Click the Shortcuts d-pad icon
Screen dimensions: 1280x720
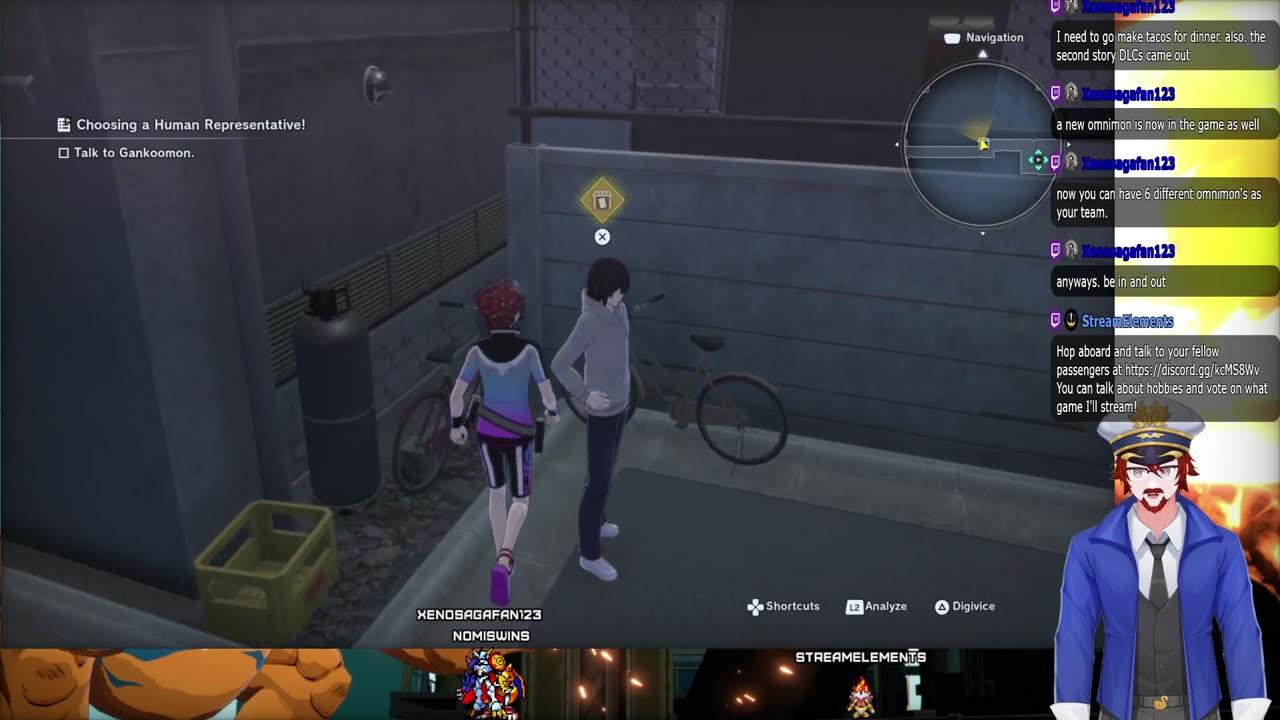(754, 606)
